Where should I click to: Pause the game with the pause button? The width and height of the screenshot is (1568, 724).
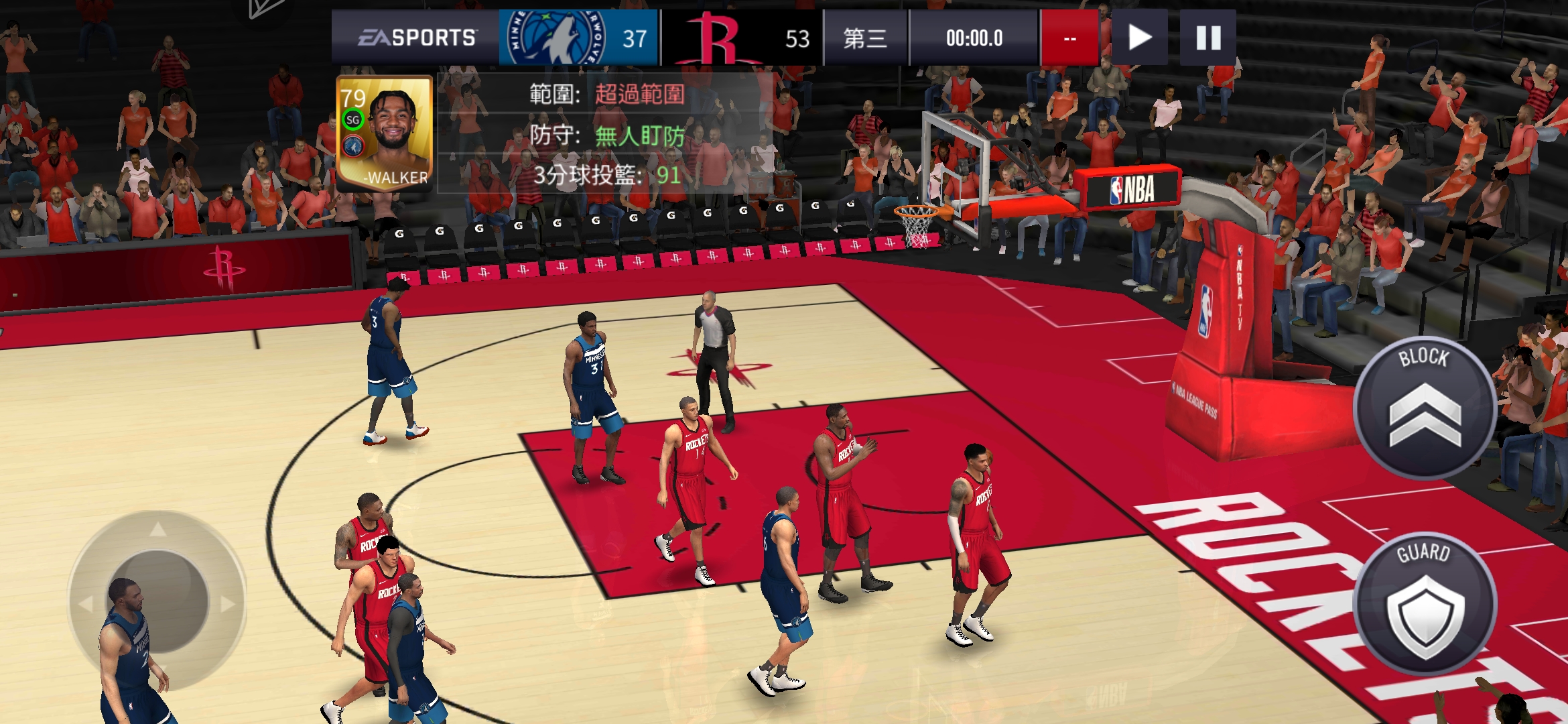click(1208, 38)
